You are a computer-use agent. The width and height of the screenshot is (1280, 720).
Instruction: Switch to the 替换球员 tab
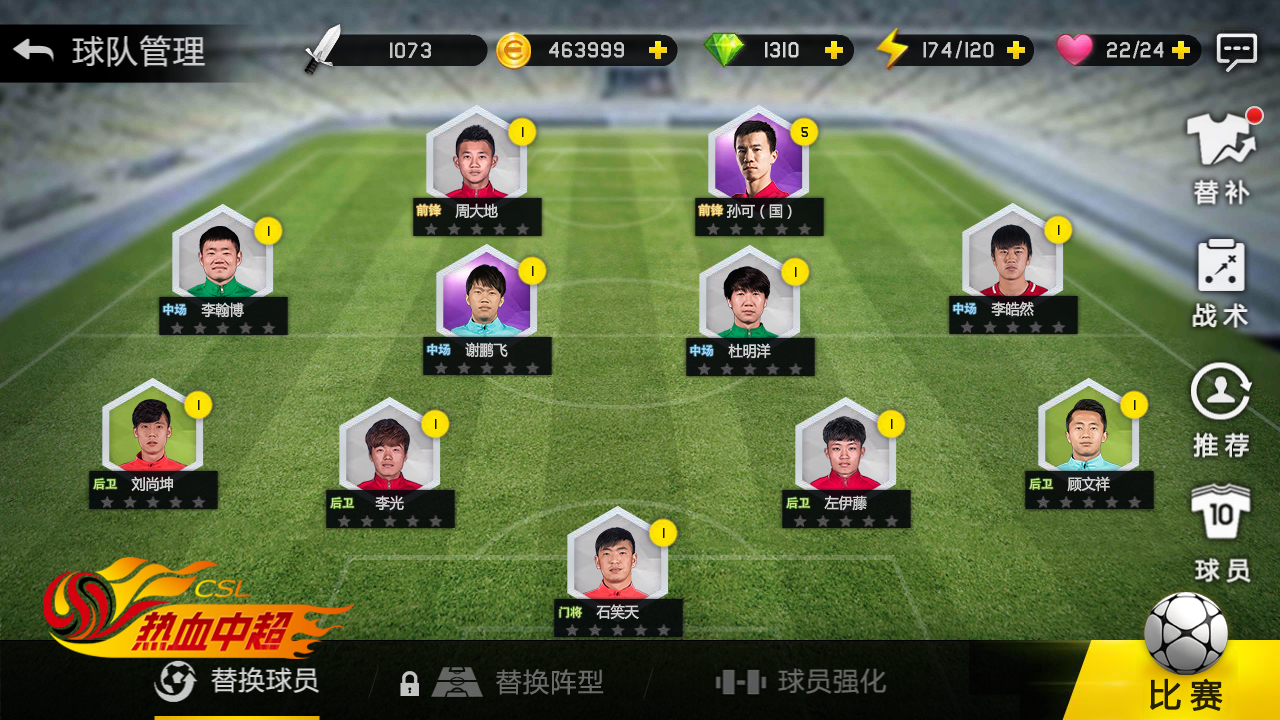(238, 682)
